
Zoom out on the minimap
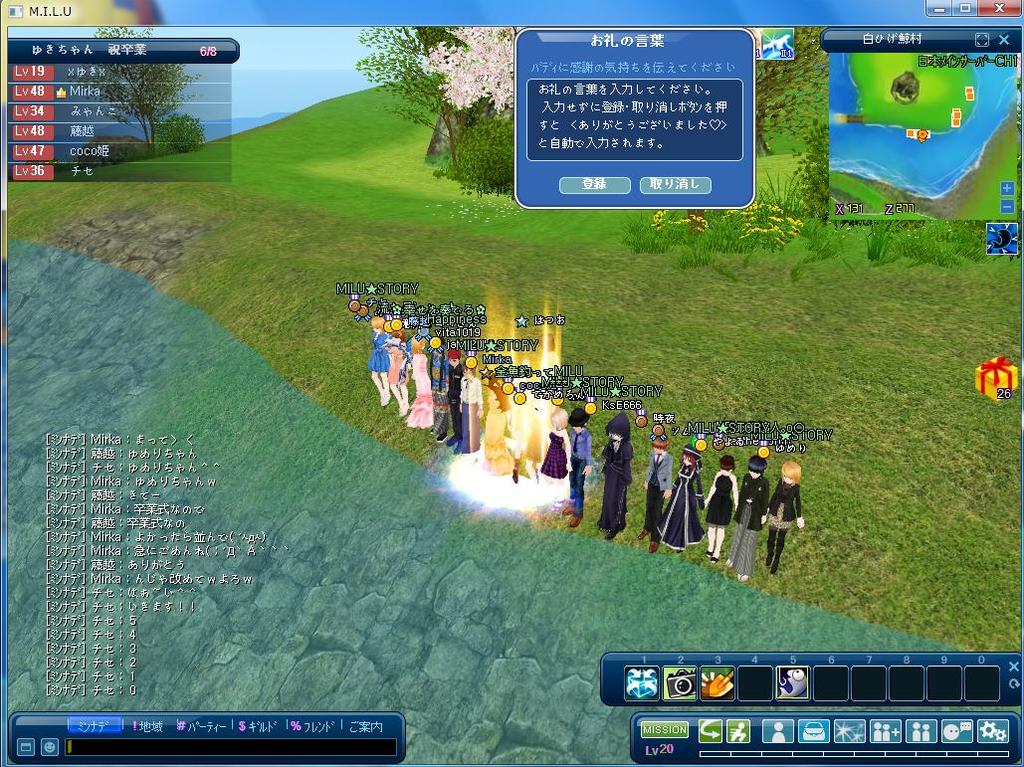click(x=1007, y=207)
